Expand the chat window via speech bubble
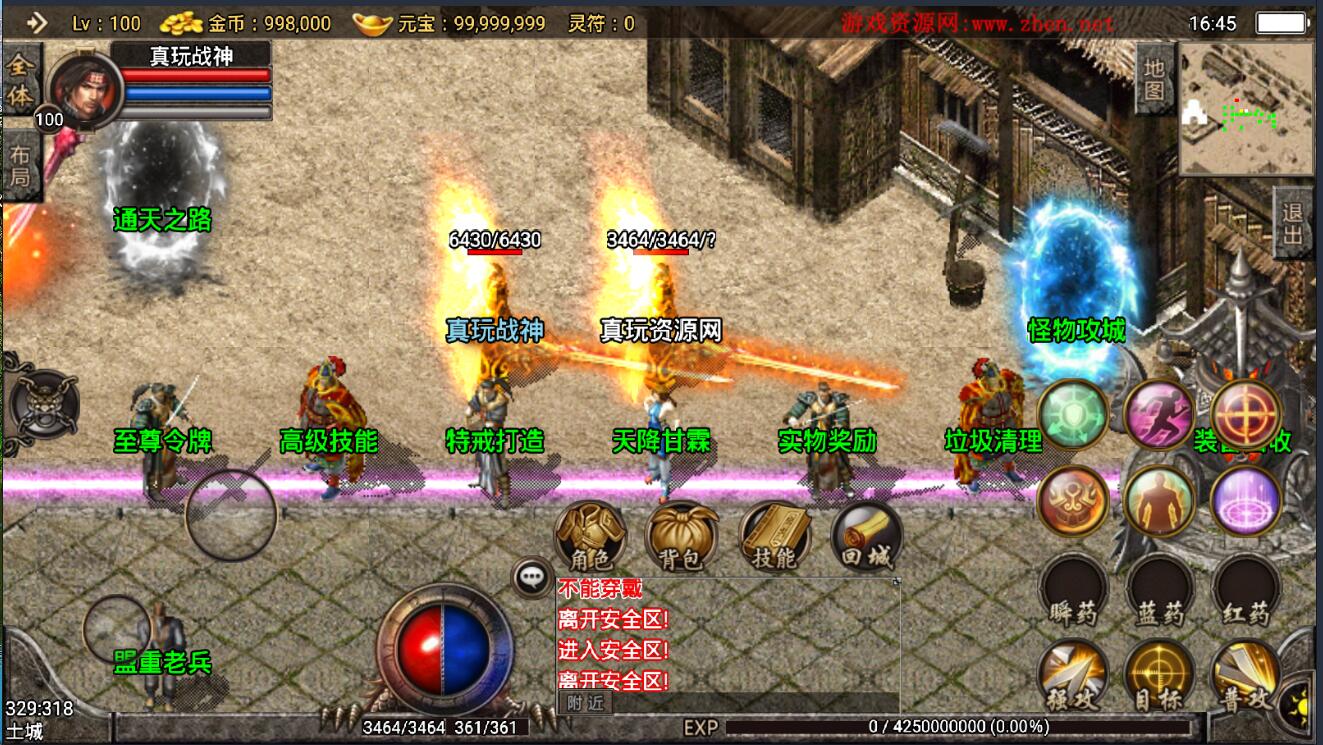The height and width of the screenshot is (745, 1323). tap(531, 573)
